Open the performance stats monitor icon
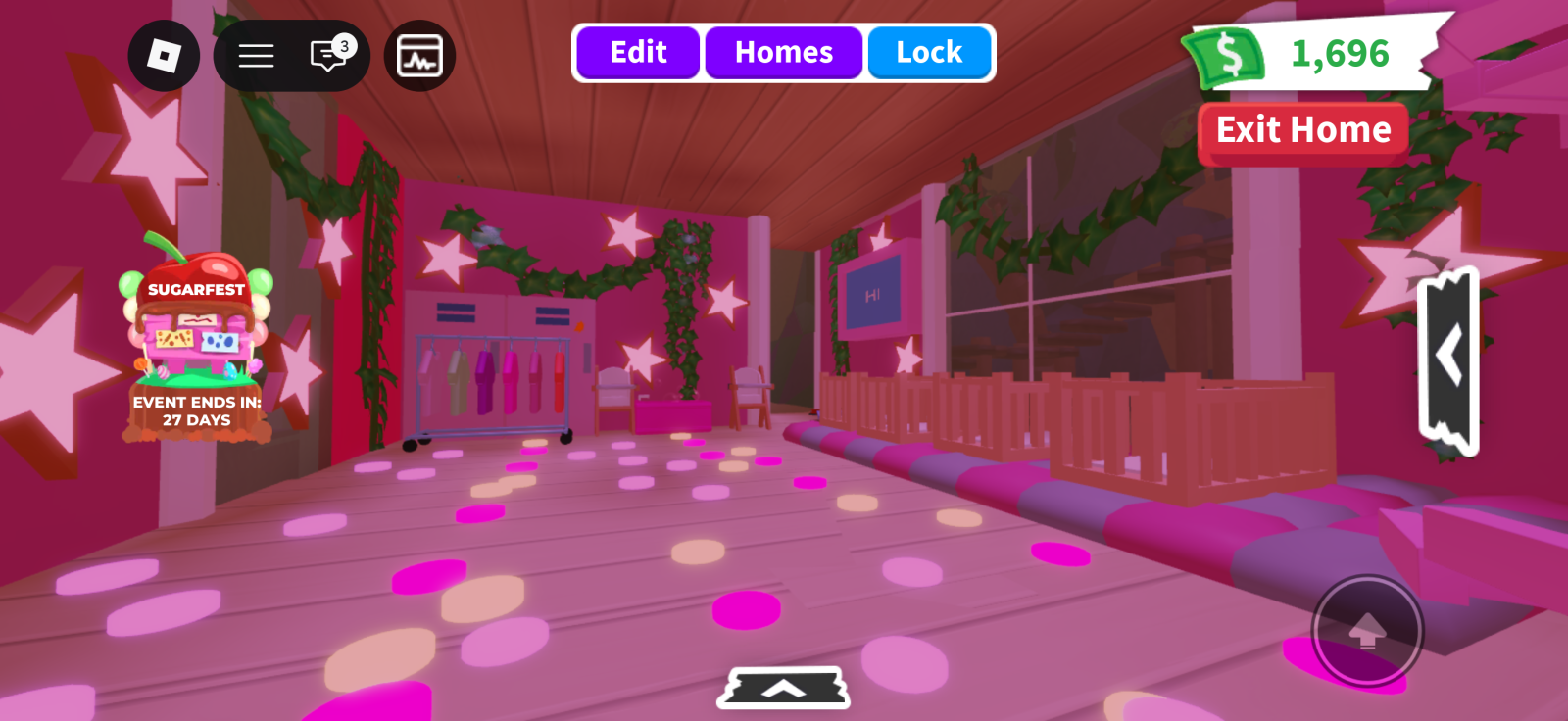Image resolution: width=1568 pixels, height=721 pixels. click(419, 56)
